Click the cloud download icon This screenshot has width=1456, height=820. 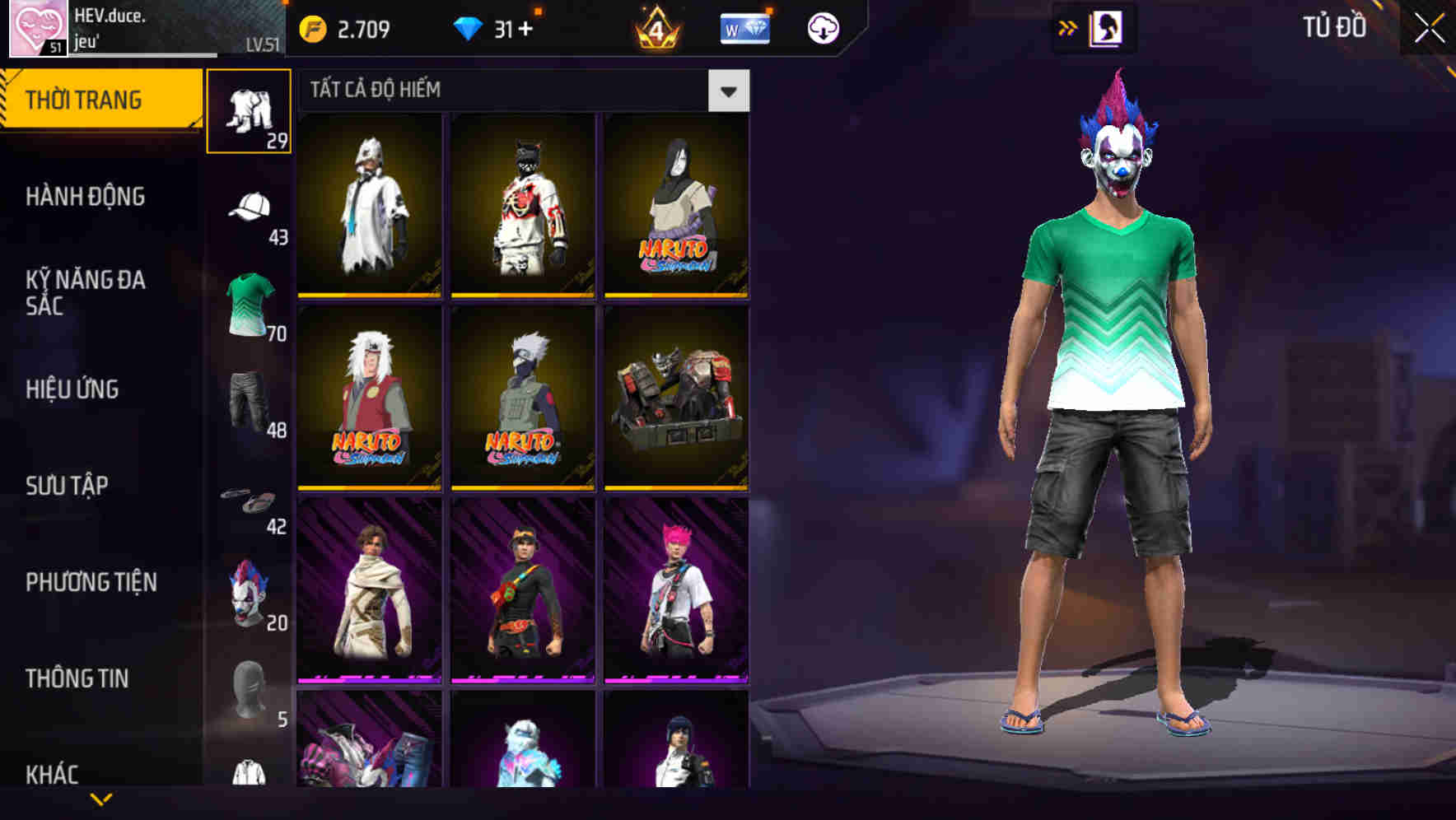pyautogui.click(x=824, y=27)
